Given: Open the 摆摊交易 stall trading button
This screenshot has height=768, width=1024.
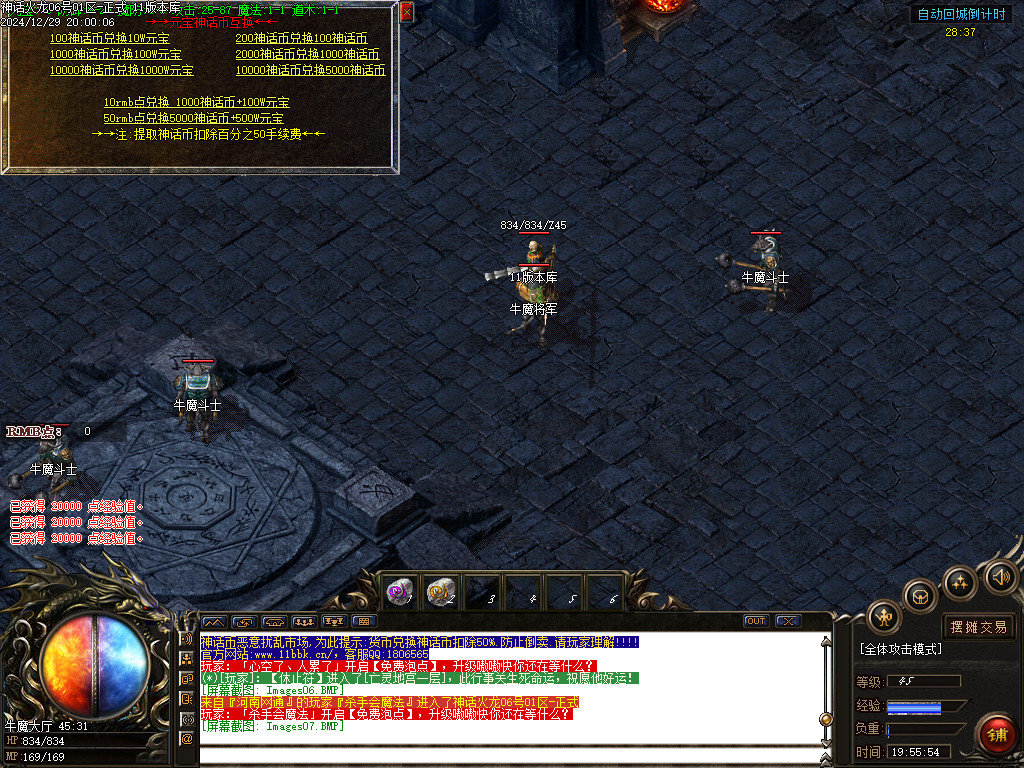Looking at the screenshot, I should click(x=978, y=627).
